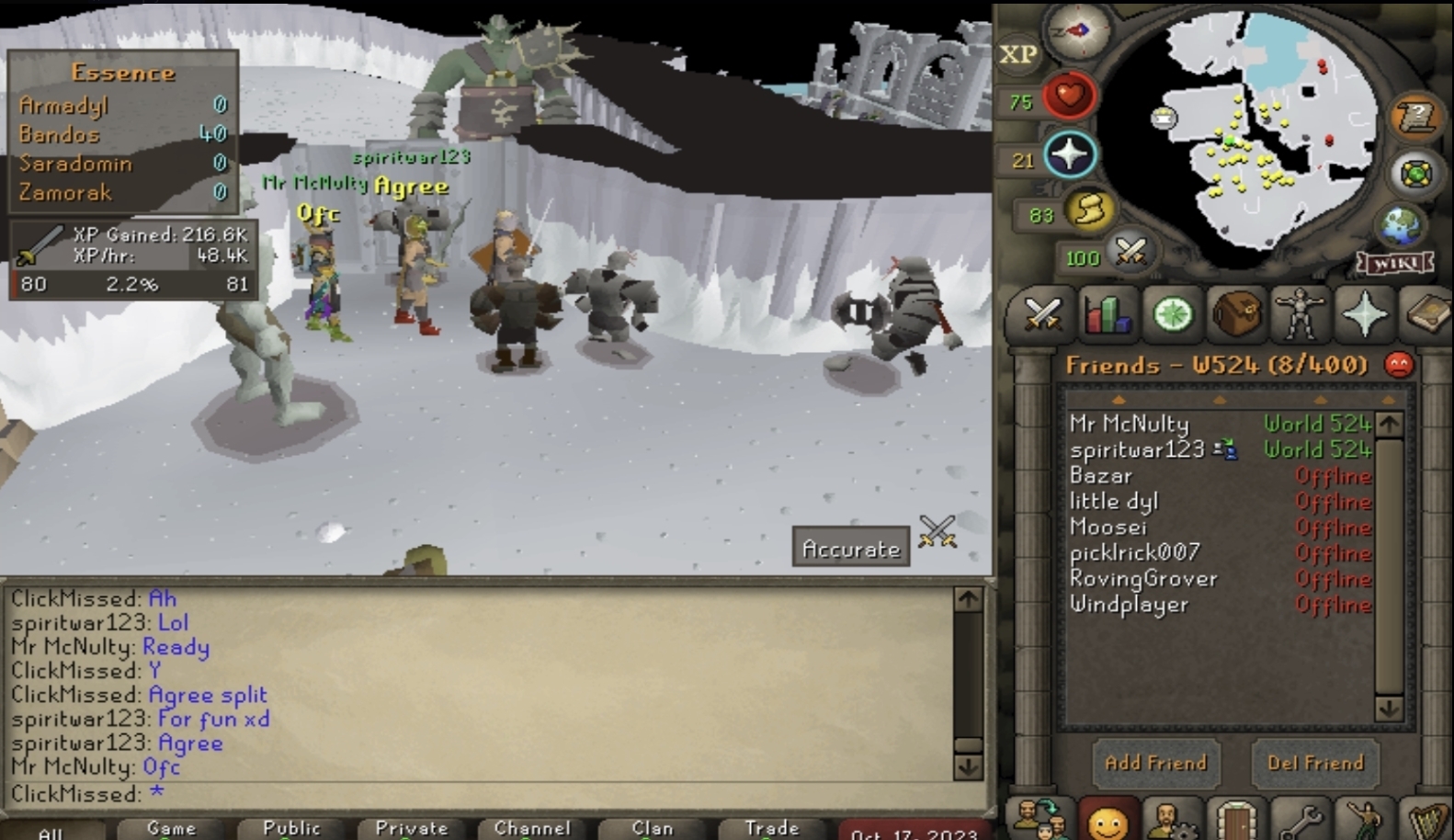Toggle quick prayers with the prayer orb
This screenshot has width=1454, height=840.
(x=1069, y=155)
